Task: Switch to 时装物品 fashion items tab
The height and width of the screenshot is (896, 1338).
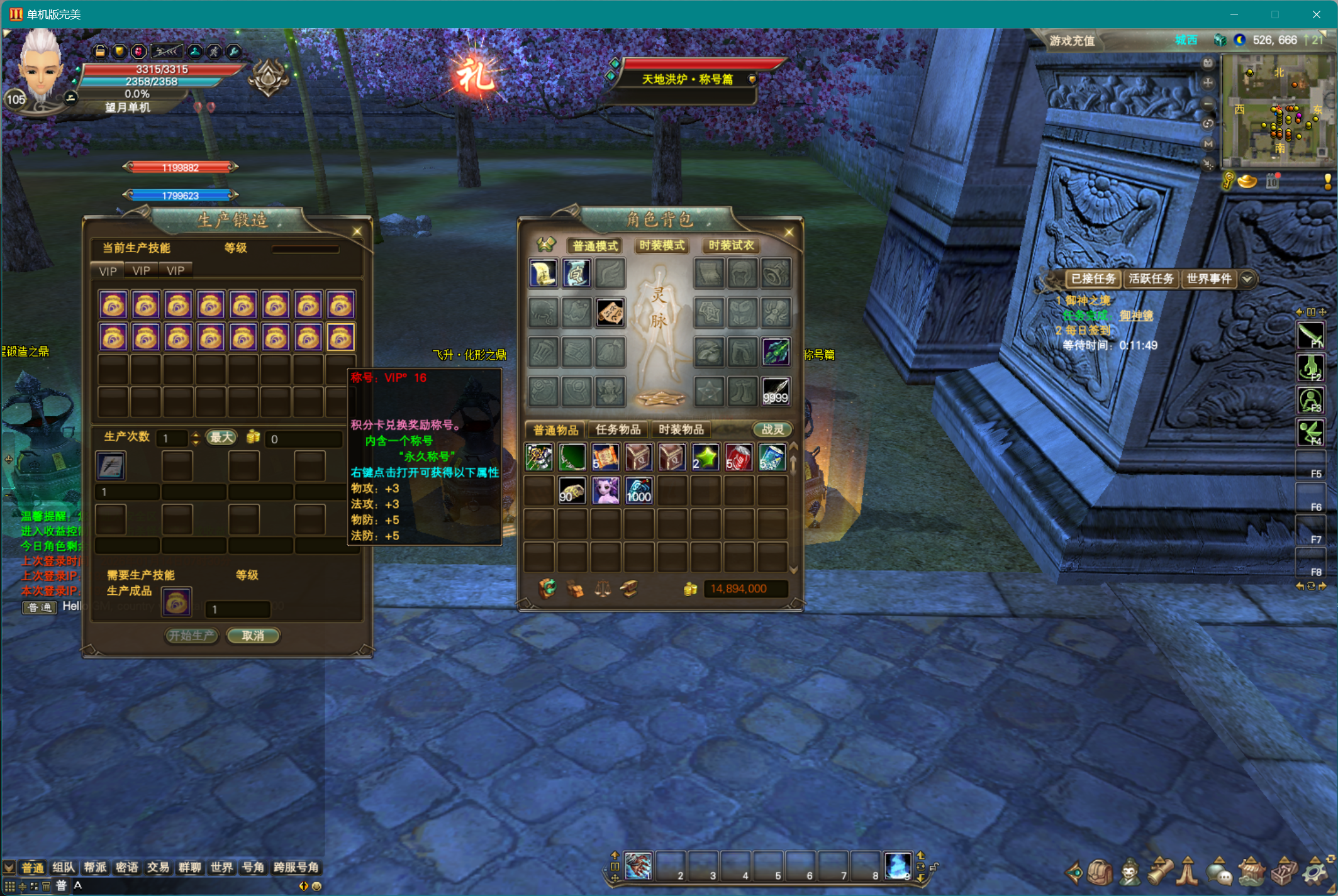Action: point(681,429)
